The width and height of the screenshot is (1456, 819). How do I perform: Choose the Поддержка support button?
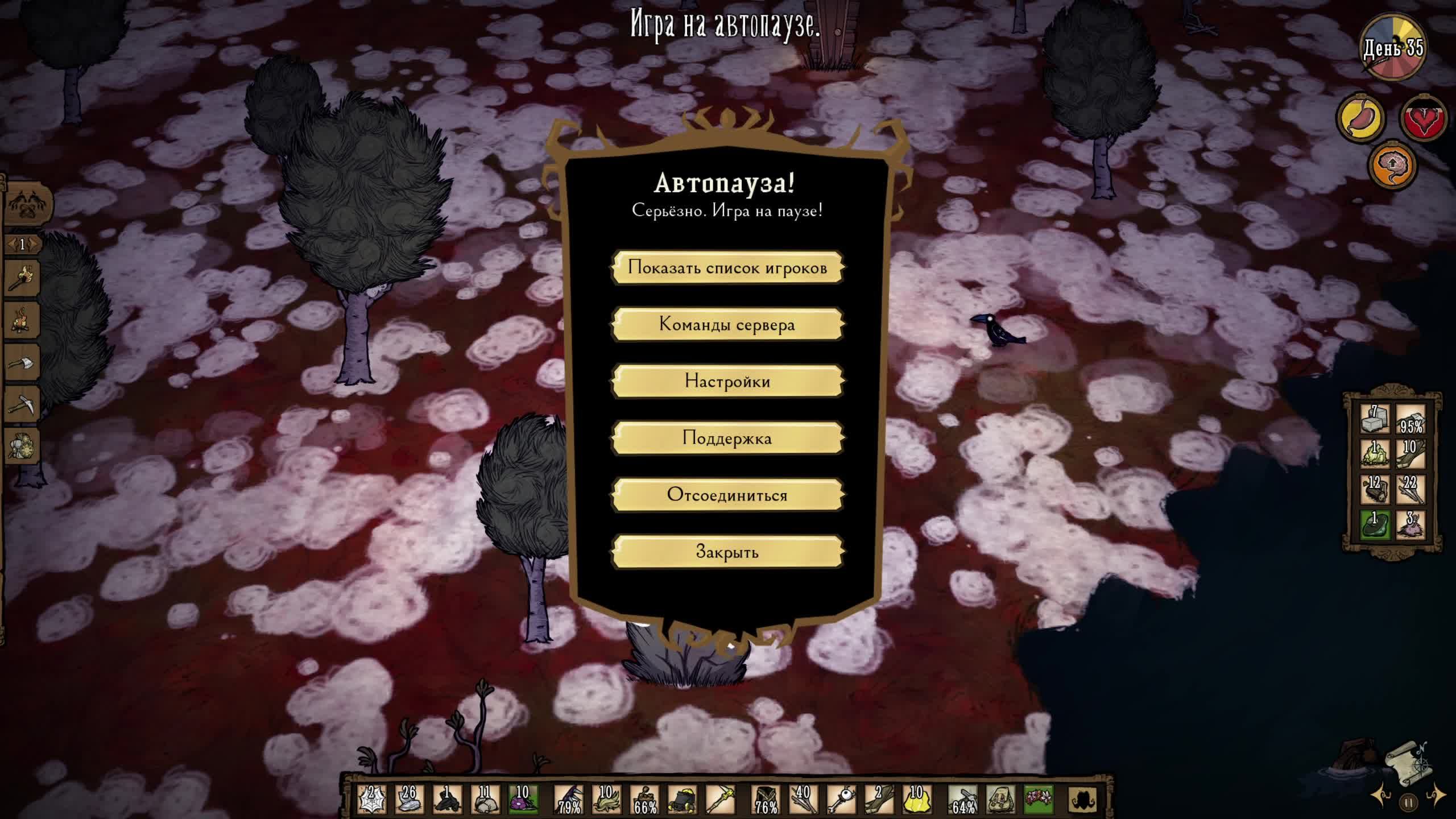click(x=727, y=438)
